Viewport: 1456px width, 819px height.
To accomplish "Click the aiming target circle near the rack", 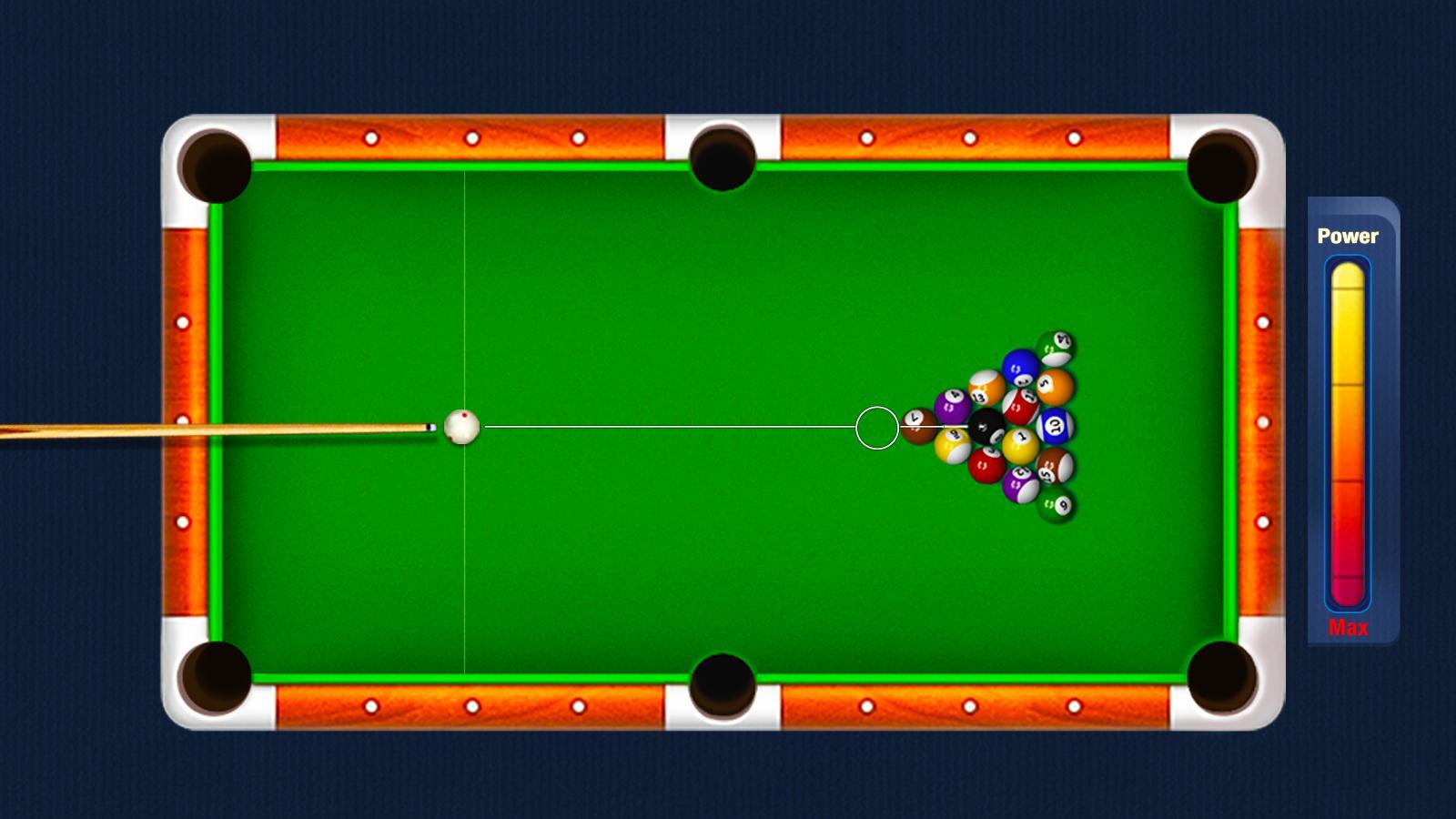I will click(x=876, y=426).
